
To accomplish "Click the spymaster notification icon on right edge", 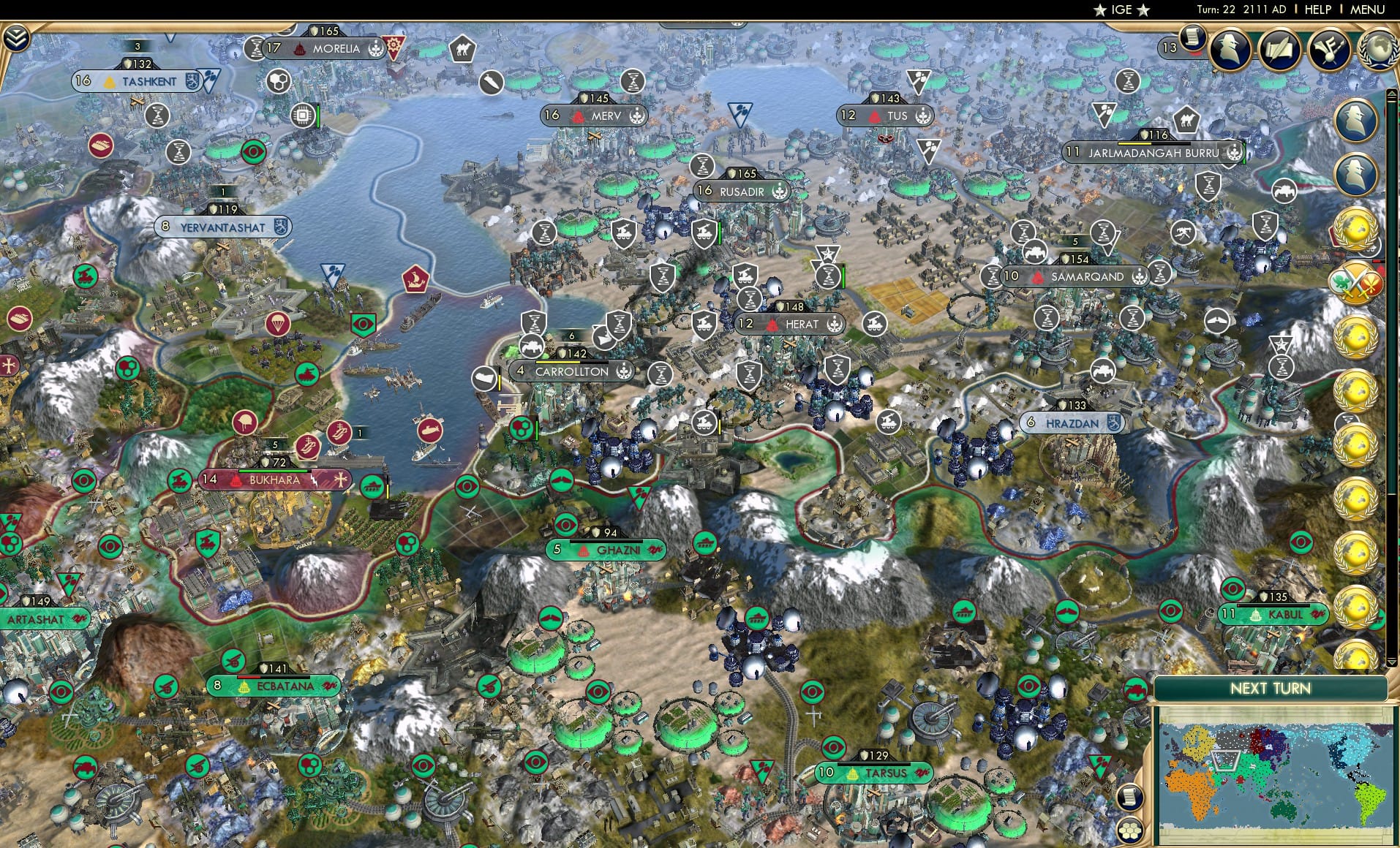I will [x=1357, y=119].
